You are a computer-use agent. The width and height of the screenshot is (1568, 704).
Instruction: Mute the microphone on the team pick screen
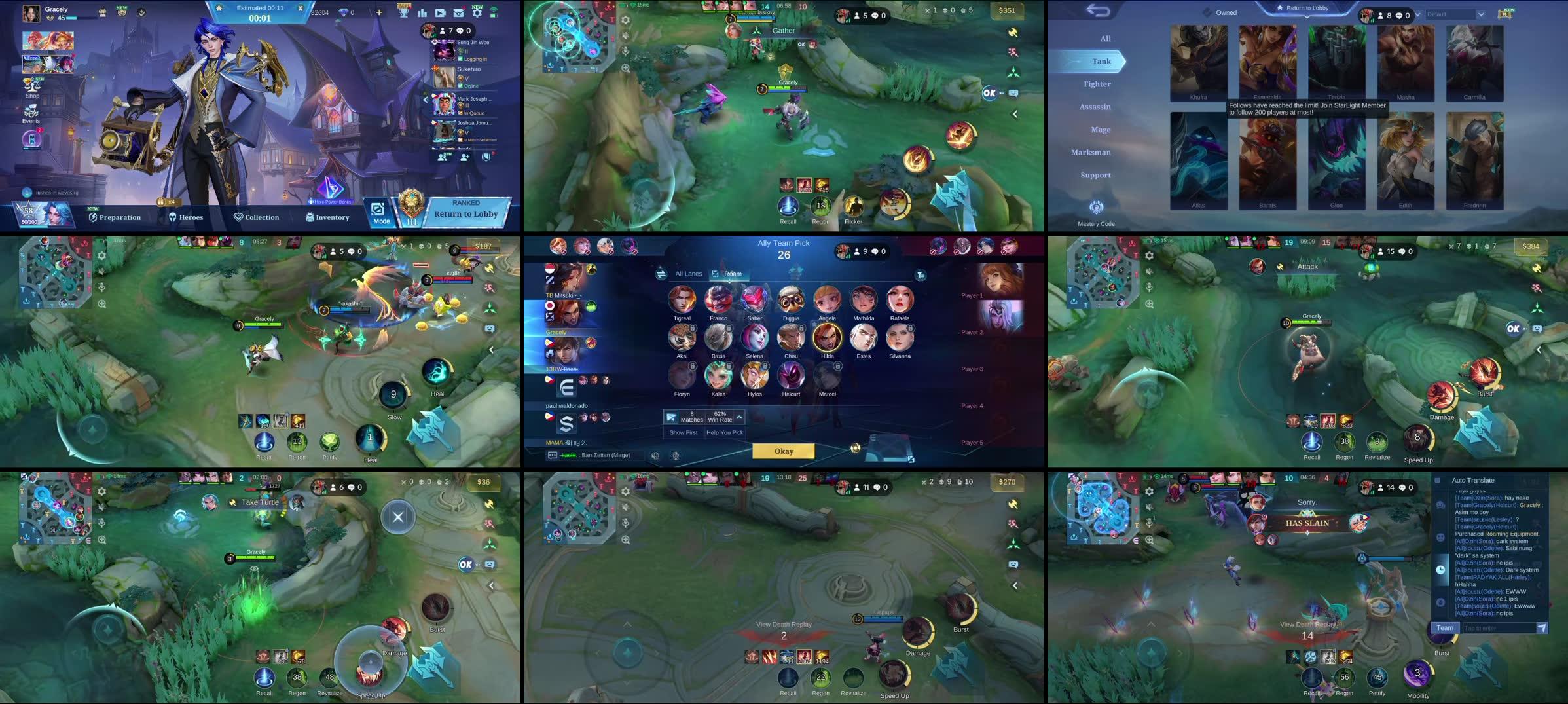point(675,454)
